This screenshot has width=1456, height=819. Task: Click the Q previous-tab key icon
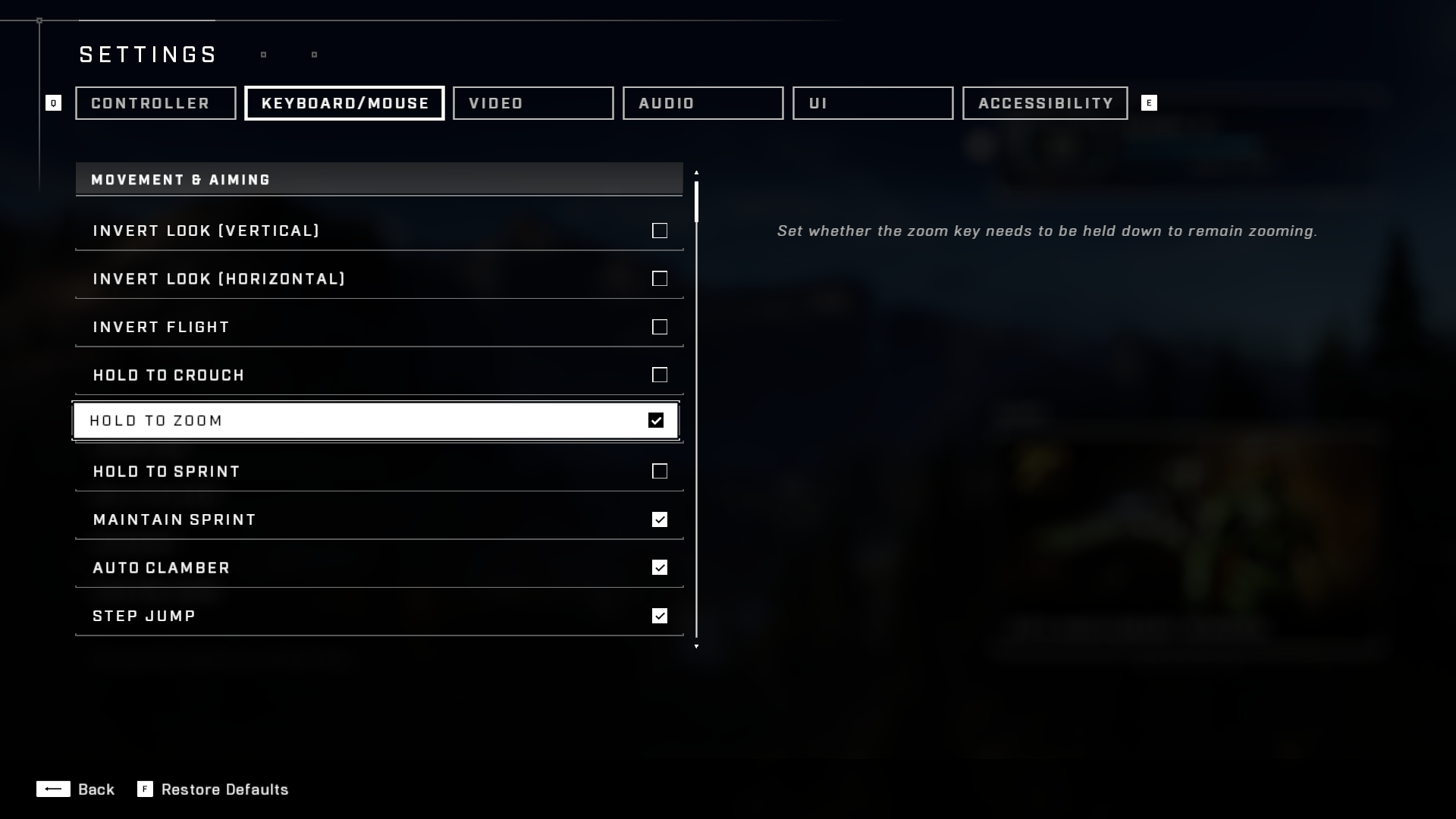(54, 103)
